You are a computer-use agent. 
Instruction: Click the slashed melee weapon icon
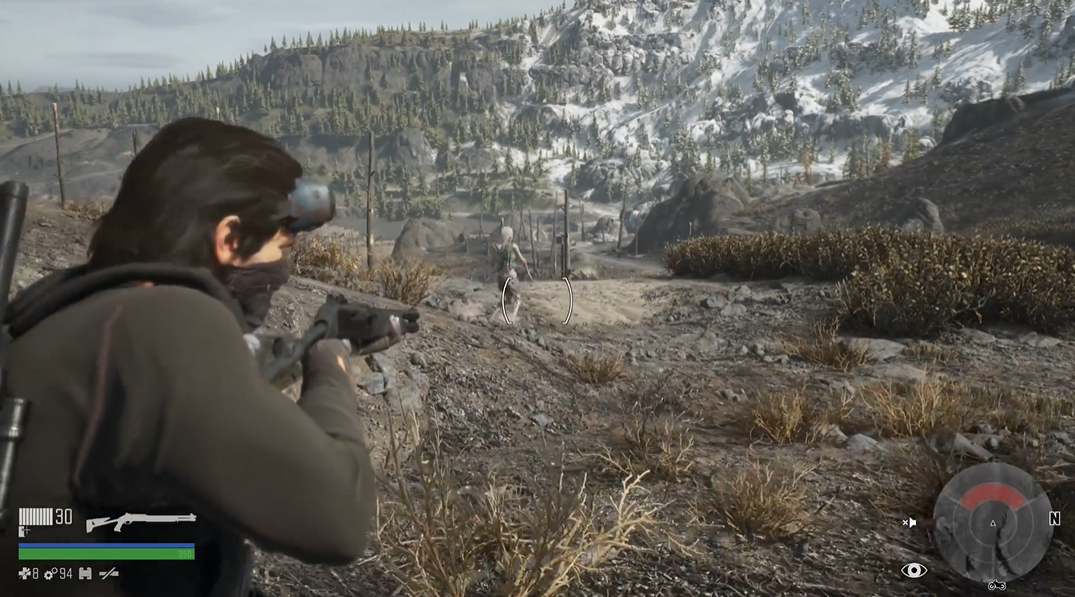tap(108, 574)
